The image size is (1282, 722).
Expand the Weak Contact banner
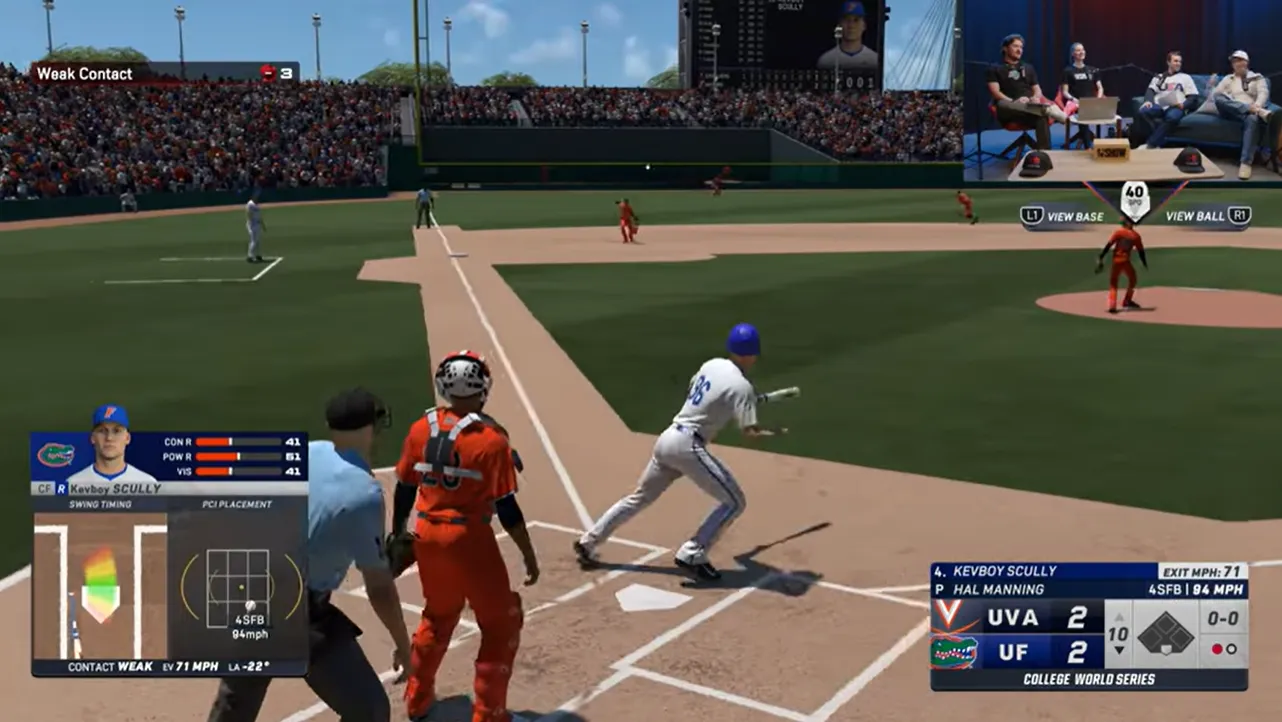[85, 73]
